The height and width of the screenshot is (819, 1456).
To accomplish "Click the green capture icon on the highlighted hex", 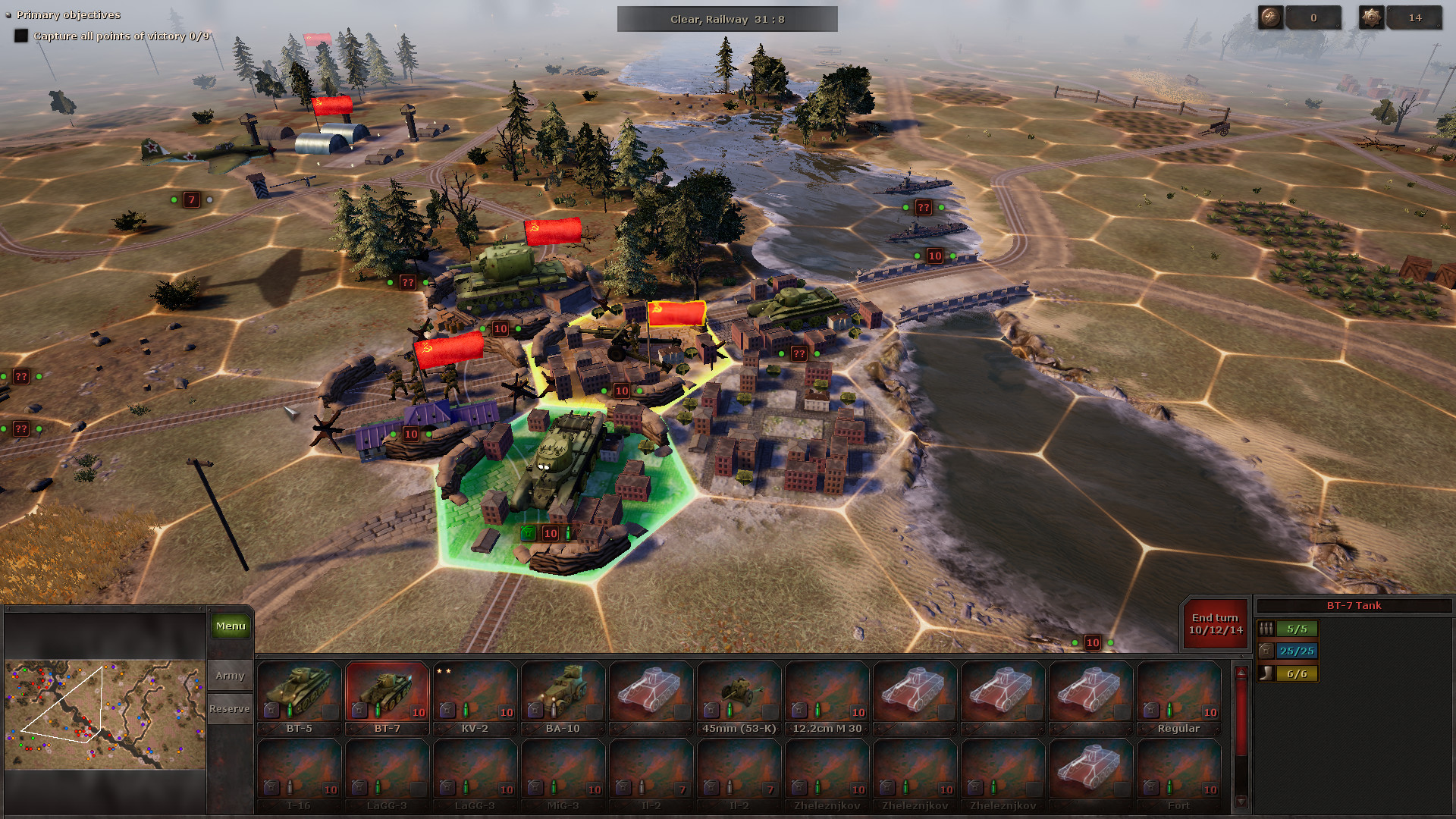I will pos(528,533).
